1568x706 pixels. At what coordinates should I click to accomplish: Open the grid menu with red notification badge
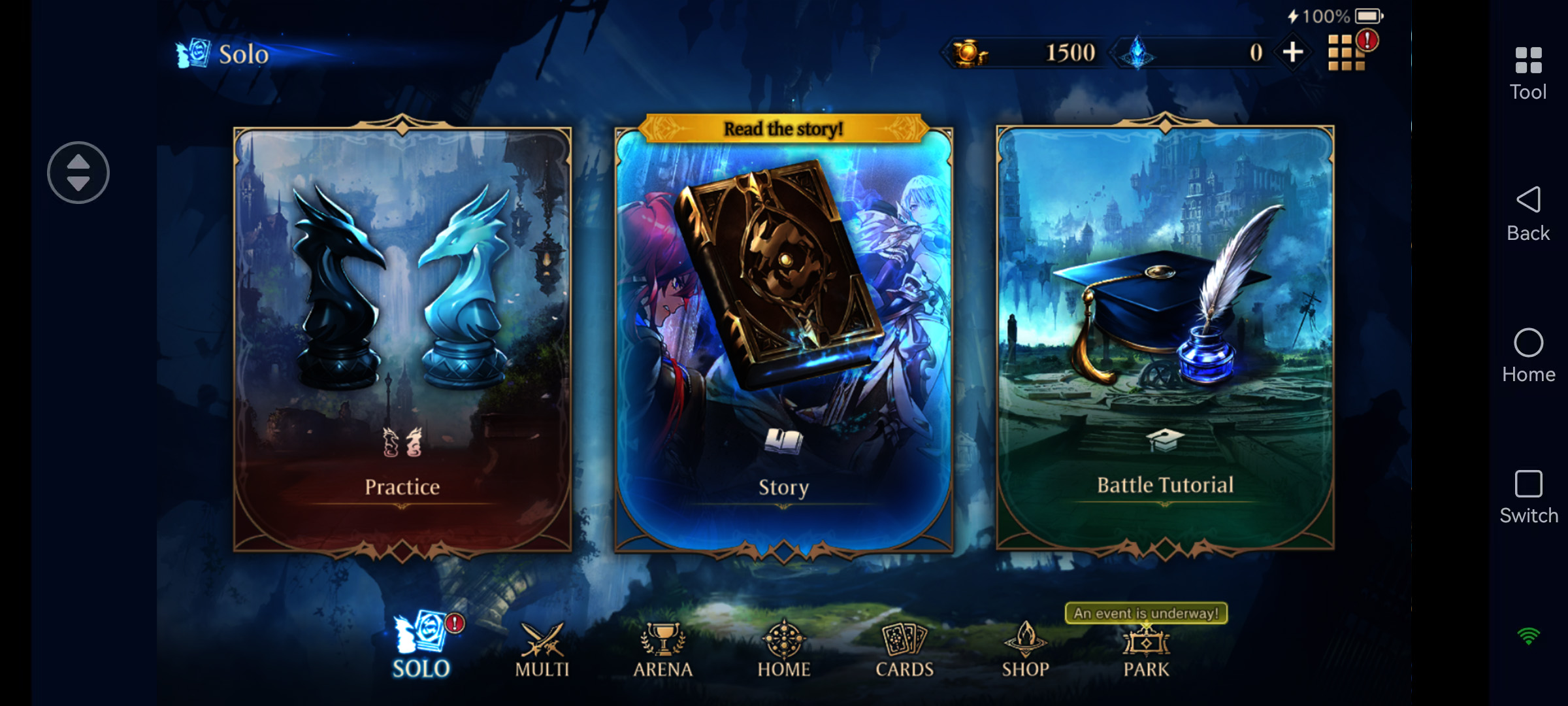click(1347, 52)
